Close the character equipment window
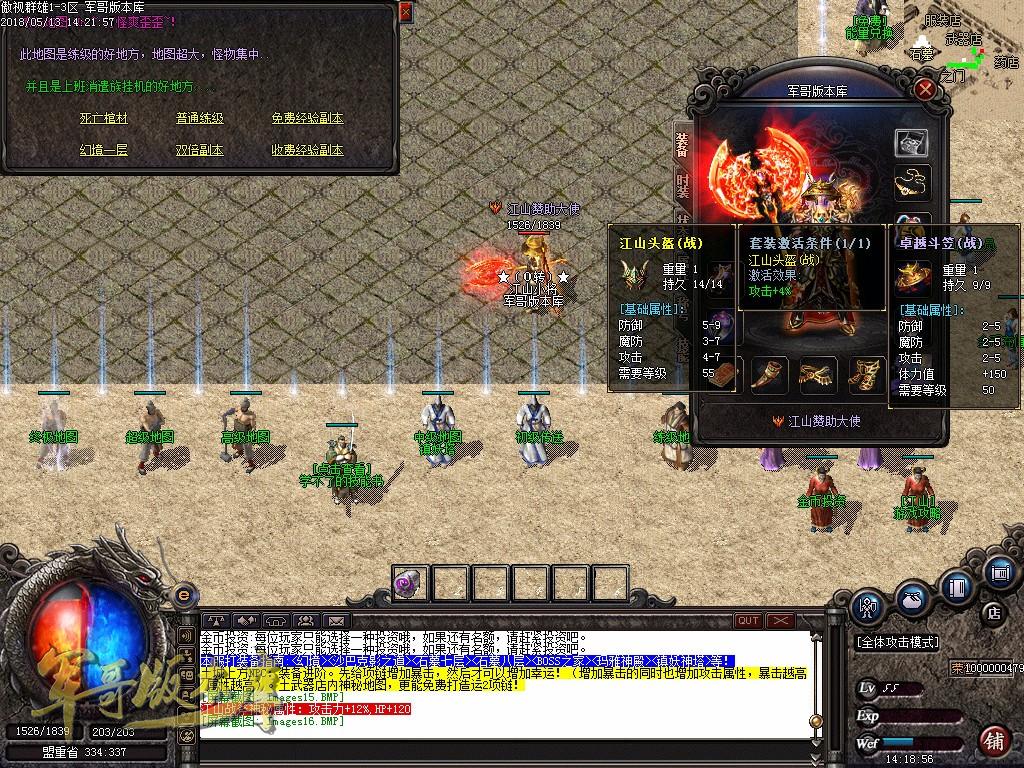 tap(926, 89)
